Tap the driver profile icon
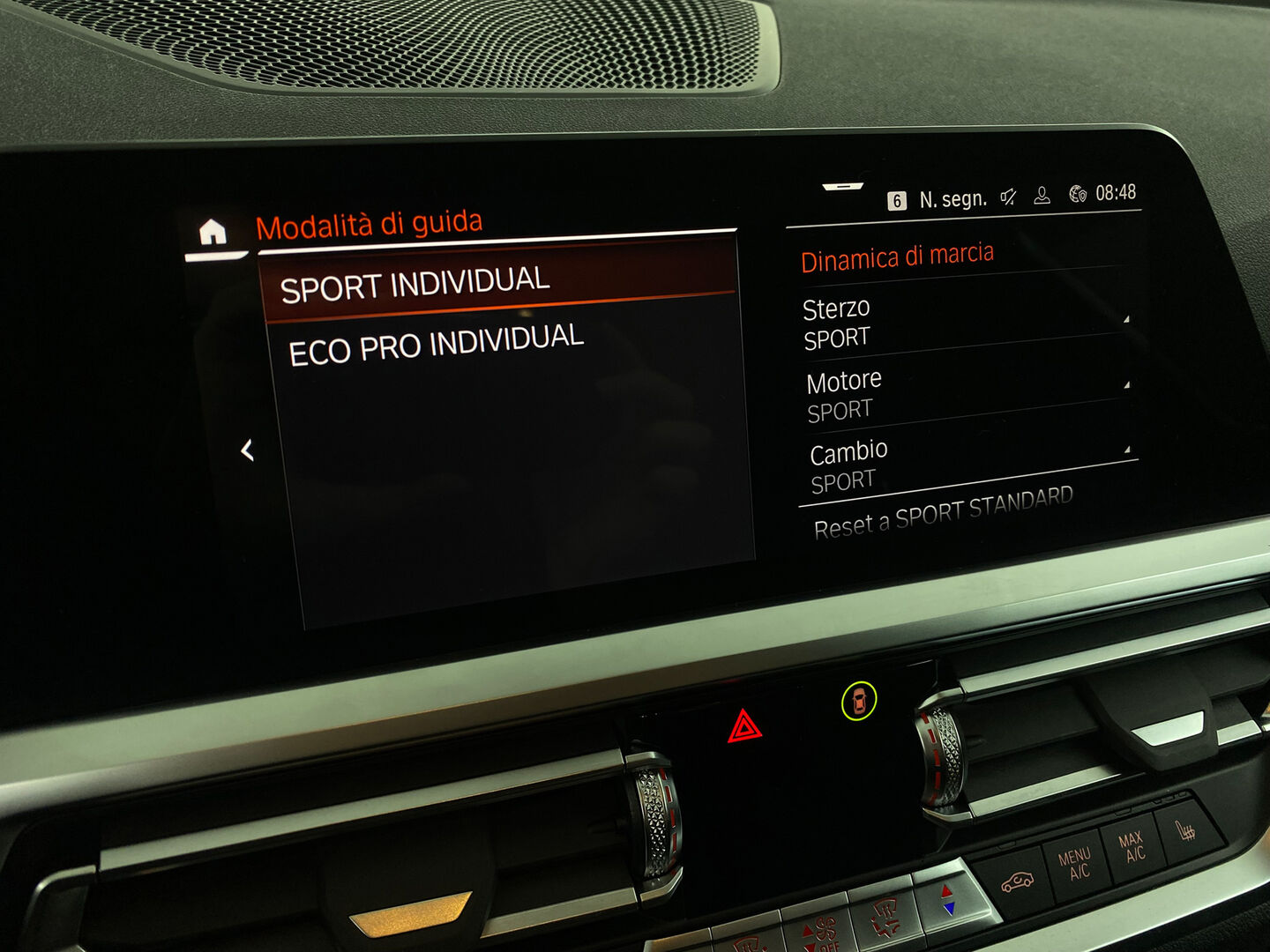Image resolution: width=1270 pixels, height=952 pixels. tap(1042, 196)
